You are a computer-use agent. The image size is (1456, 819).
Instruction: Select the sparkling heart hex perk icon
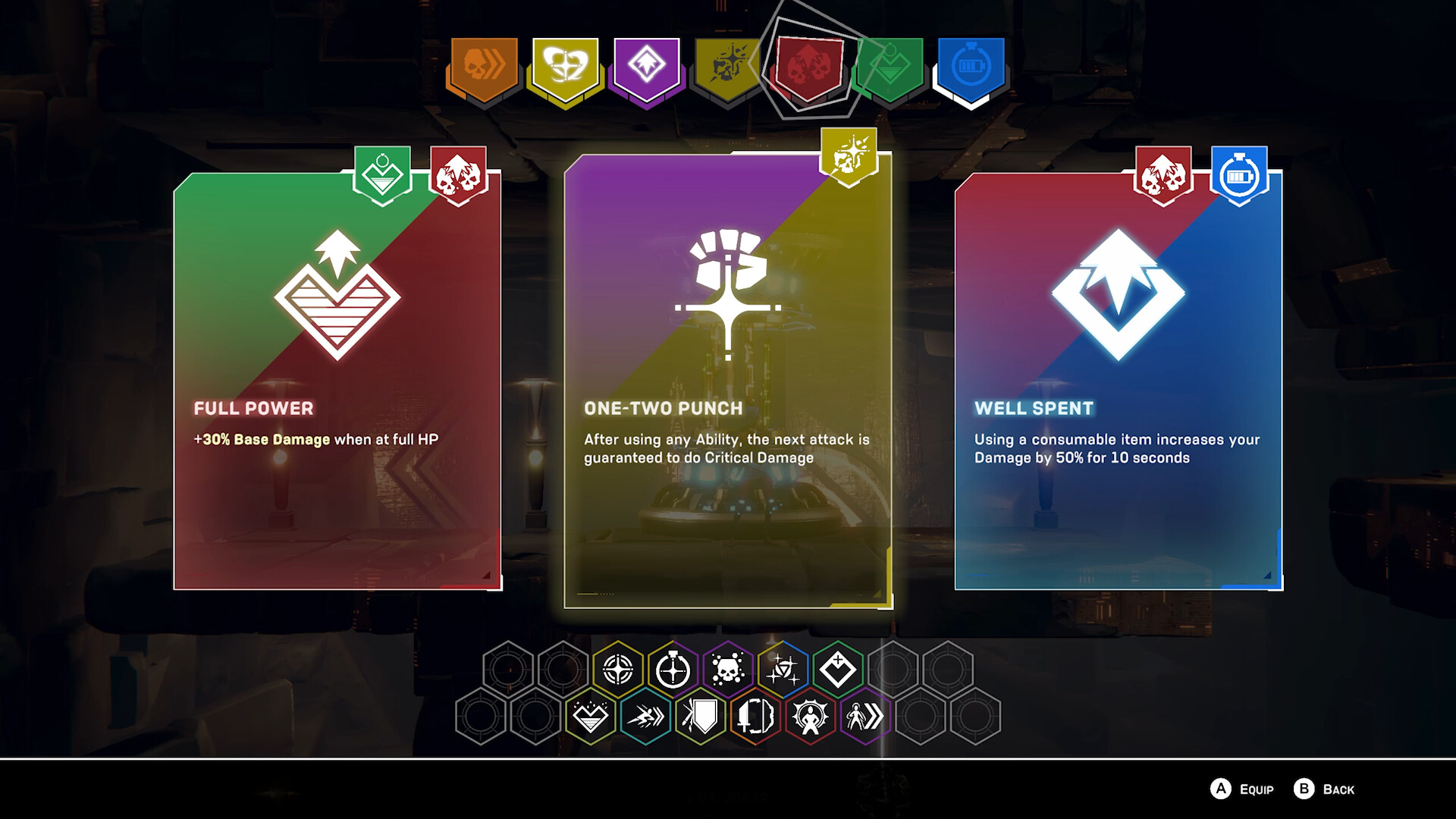(x=591, y=717)
